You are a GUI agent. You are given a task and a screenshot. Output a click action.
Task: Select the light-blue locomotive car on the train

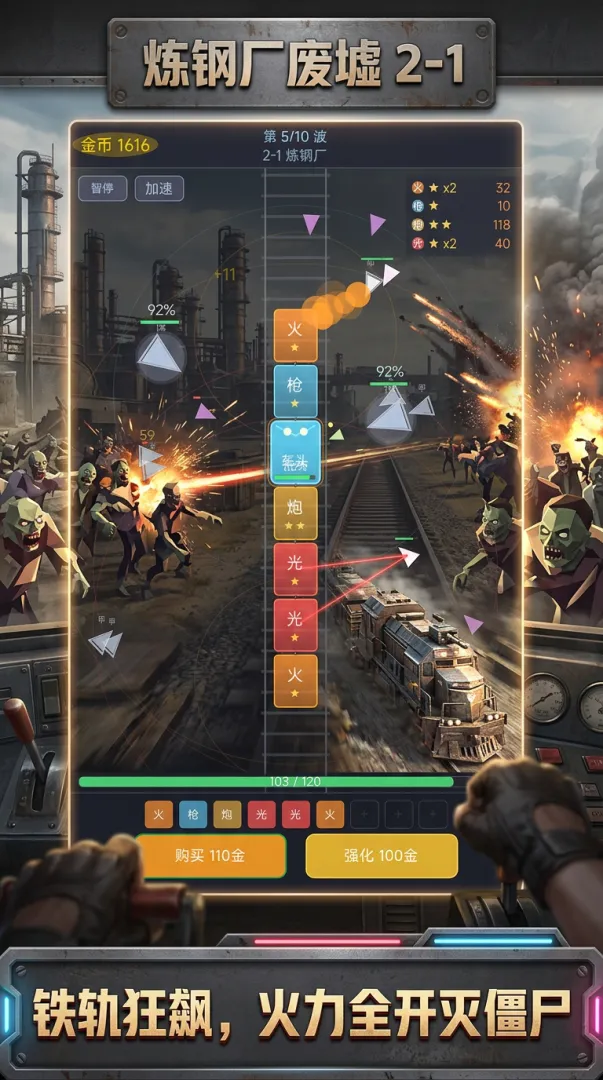pyautogui.click(x=295, y=451)
